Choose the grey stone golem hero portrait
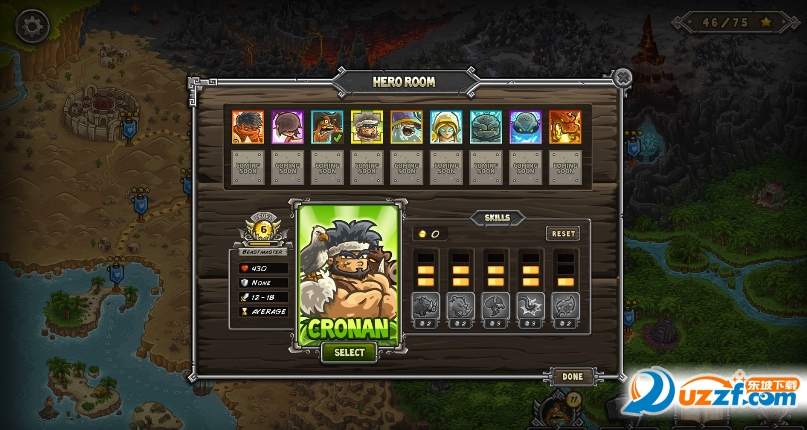The image size is (807, 430). point(486,126)
